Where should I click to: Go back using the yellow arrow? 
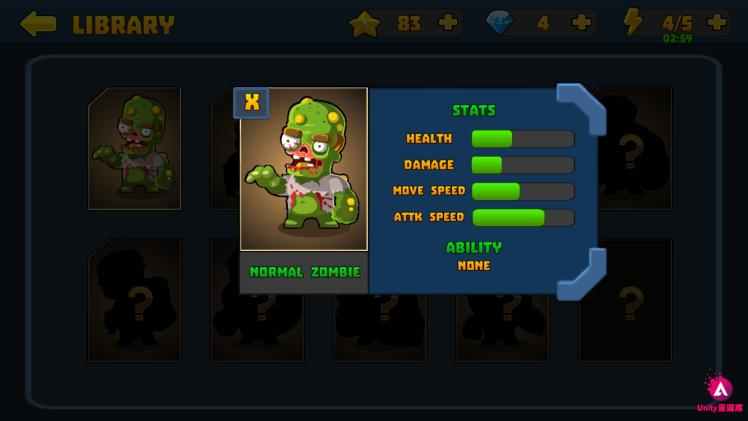click(38, 24)
